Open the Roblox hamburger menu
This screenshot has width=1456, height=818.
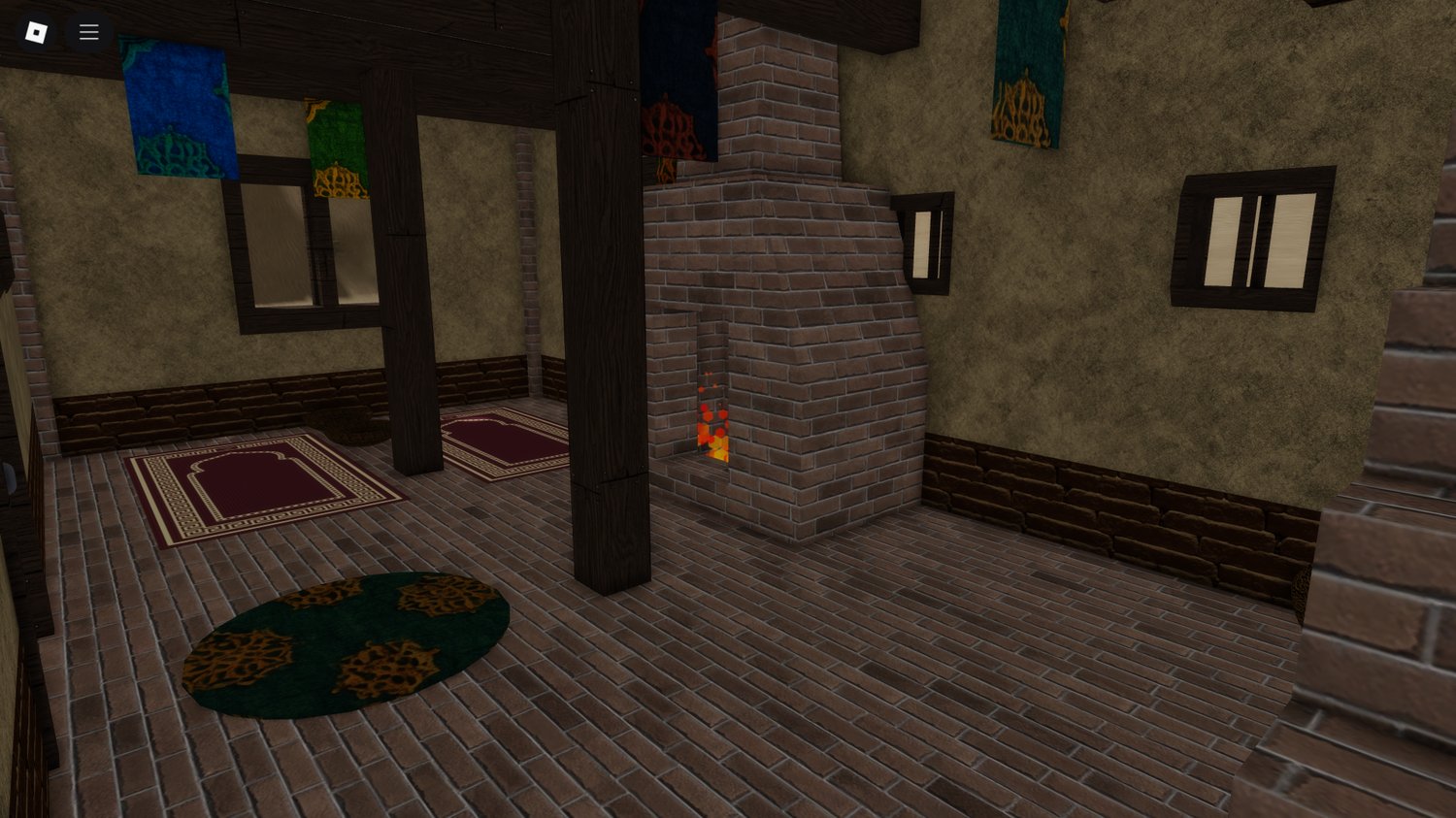click(88, 31)
